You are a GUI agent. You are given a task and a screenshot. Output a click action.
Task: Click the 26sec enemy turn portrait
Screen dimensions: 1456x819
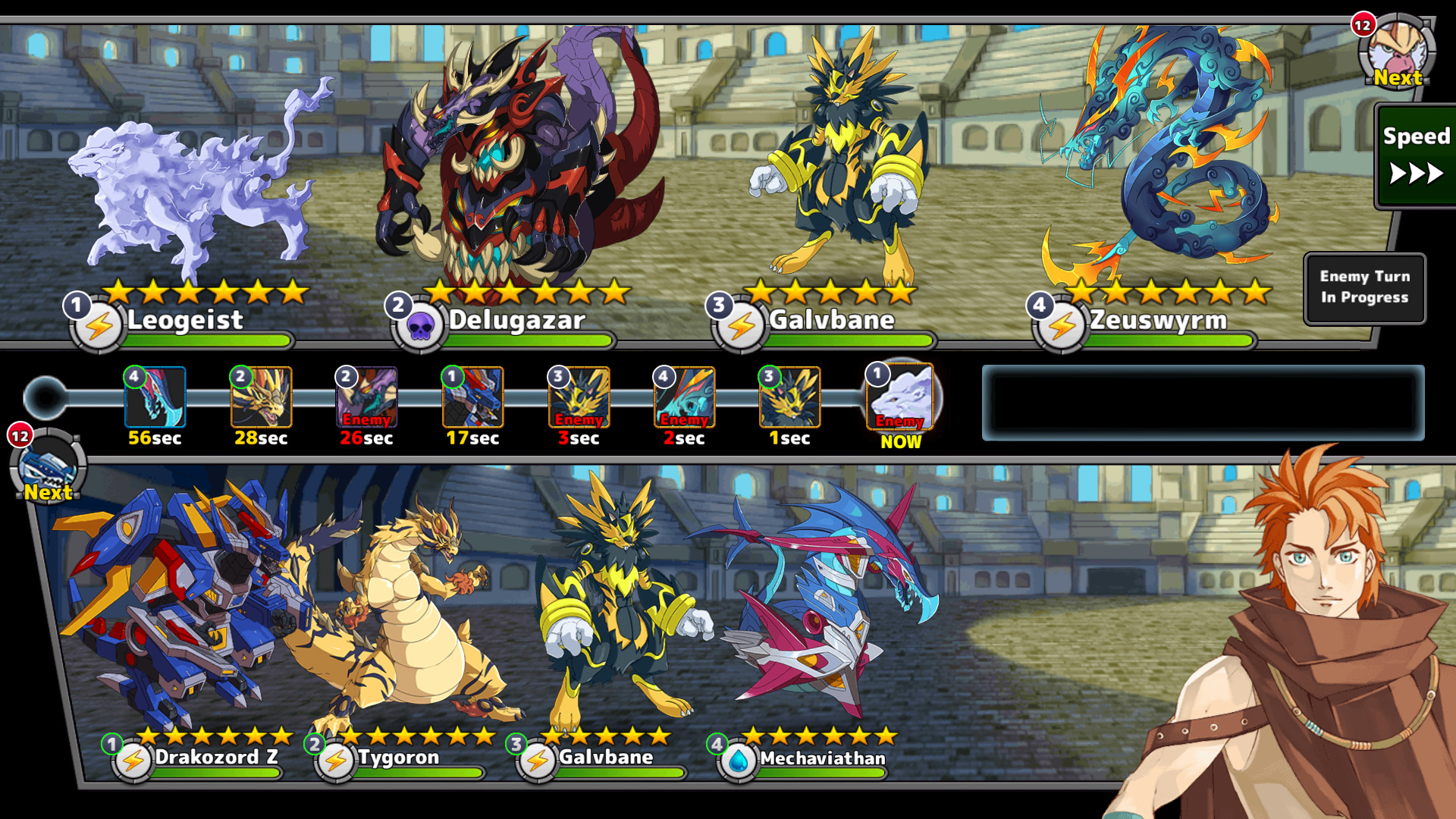367,397
